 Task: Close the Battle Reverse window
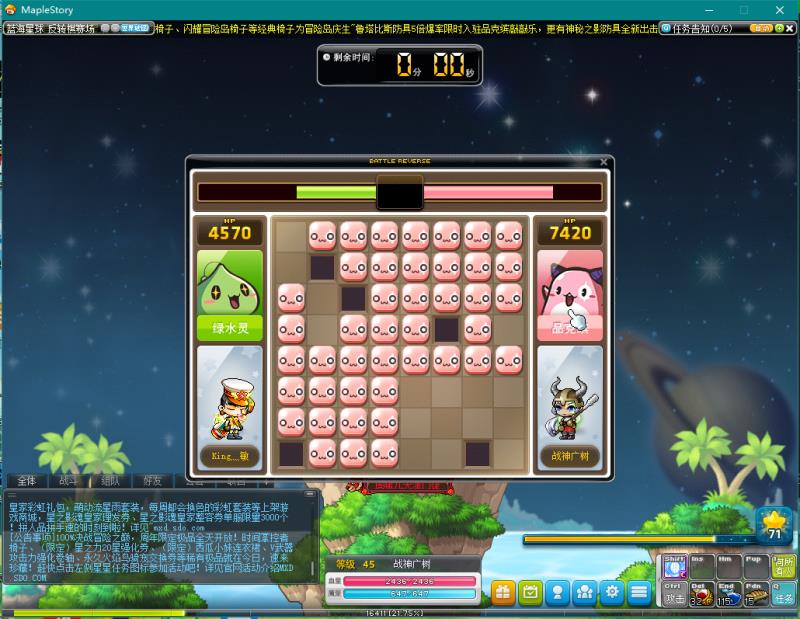(x=603, y=161)
